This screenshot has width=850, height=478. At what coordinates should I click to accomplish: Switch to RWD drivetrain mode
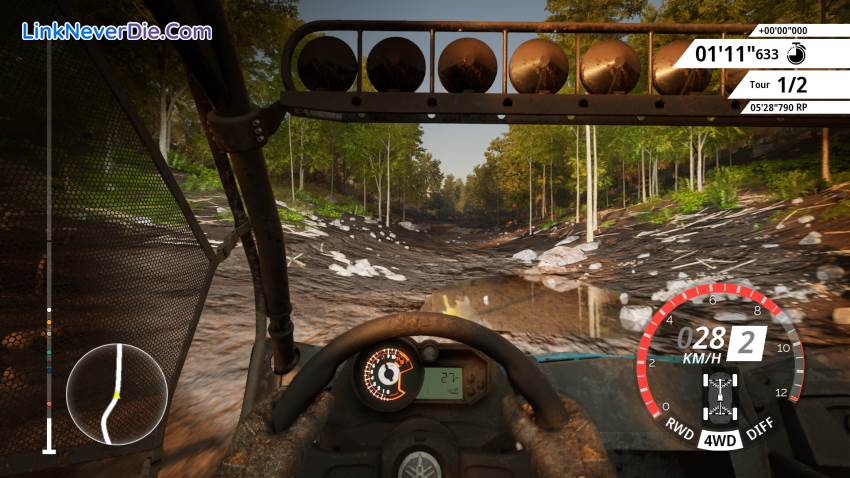pos(680,424)
